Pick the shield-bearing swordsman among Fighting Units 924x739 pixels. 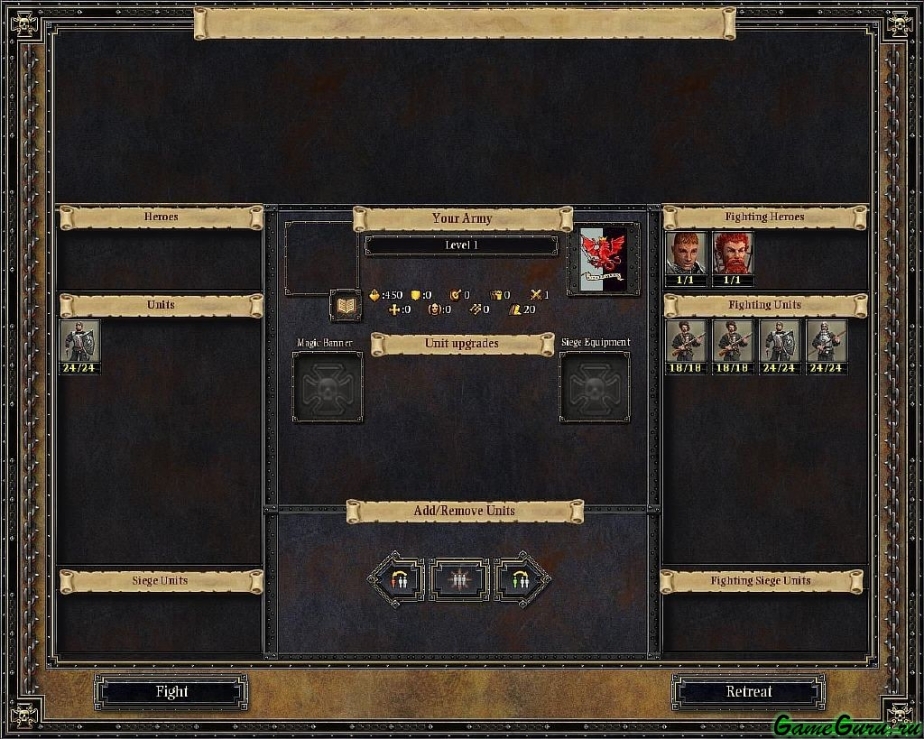click(x=780, y=341)
